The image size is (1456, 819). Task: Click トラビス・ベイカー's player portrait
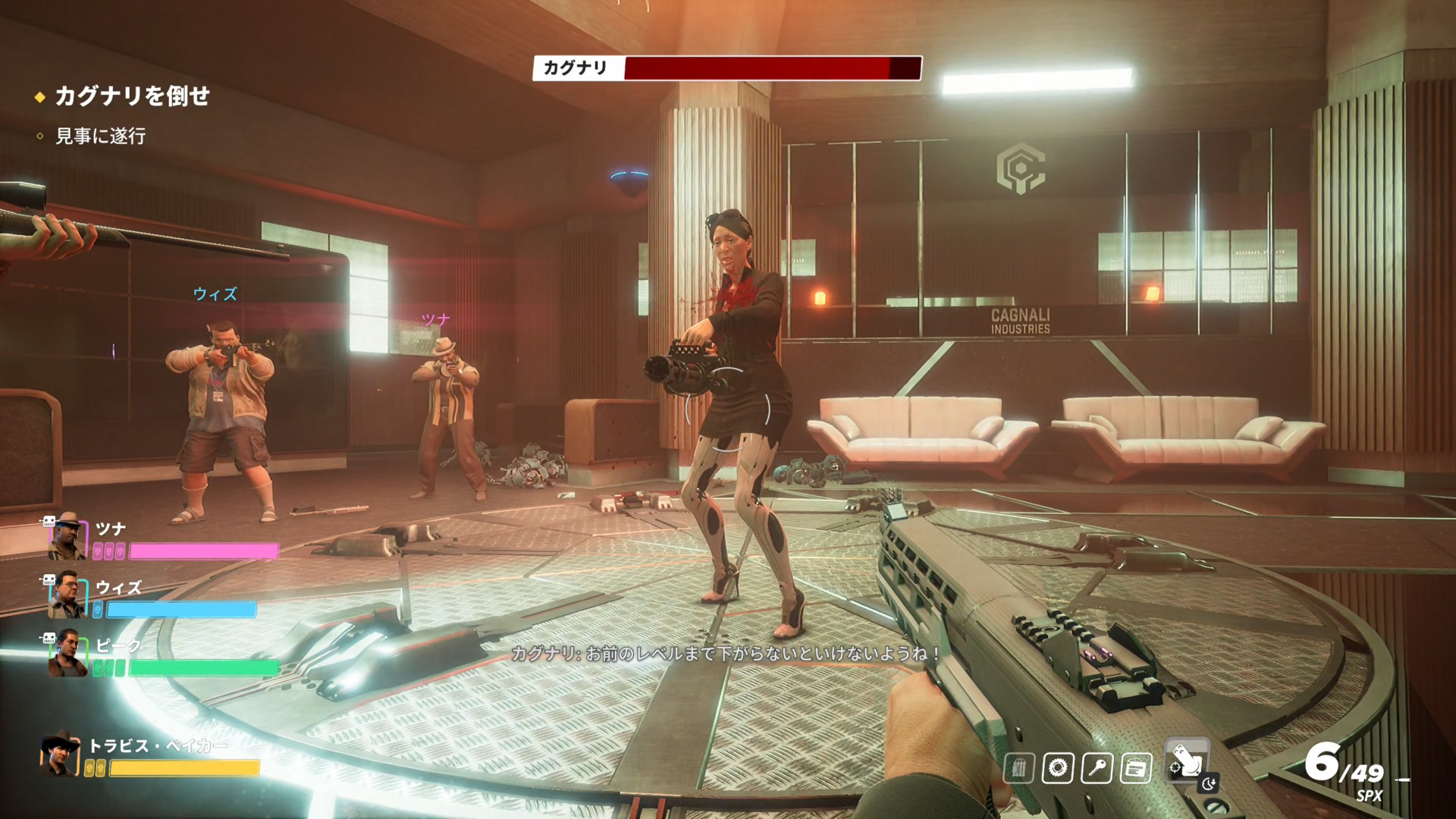pos(61,755)
